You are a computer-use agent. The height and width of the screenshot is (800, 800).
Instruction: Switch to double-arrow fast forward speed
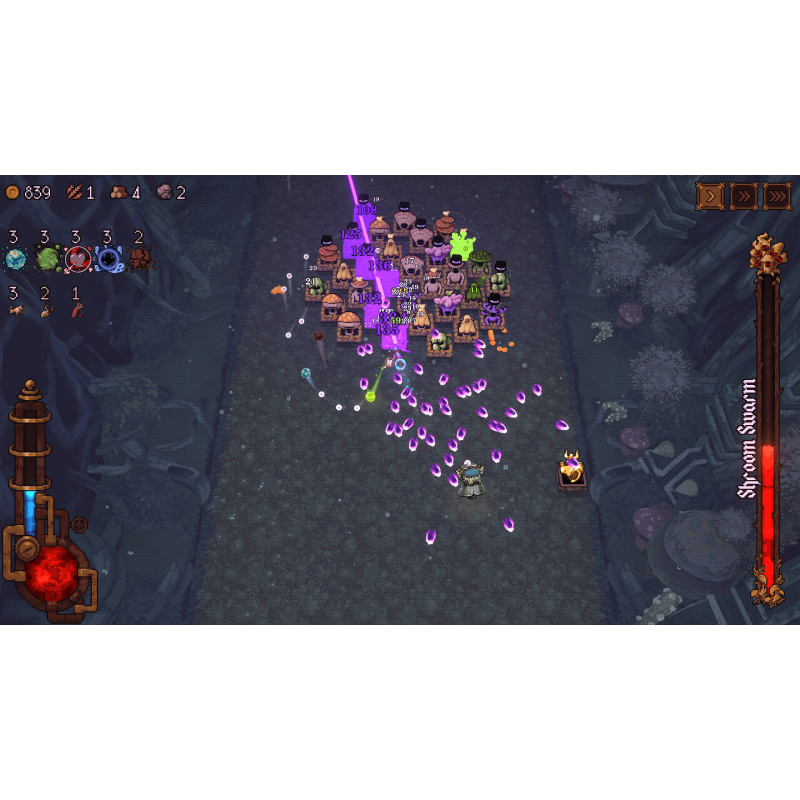(743, 196)
